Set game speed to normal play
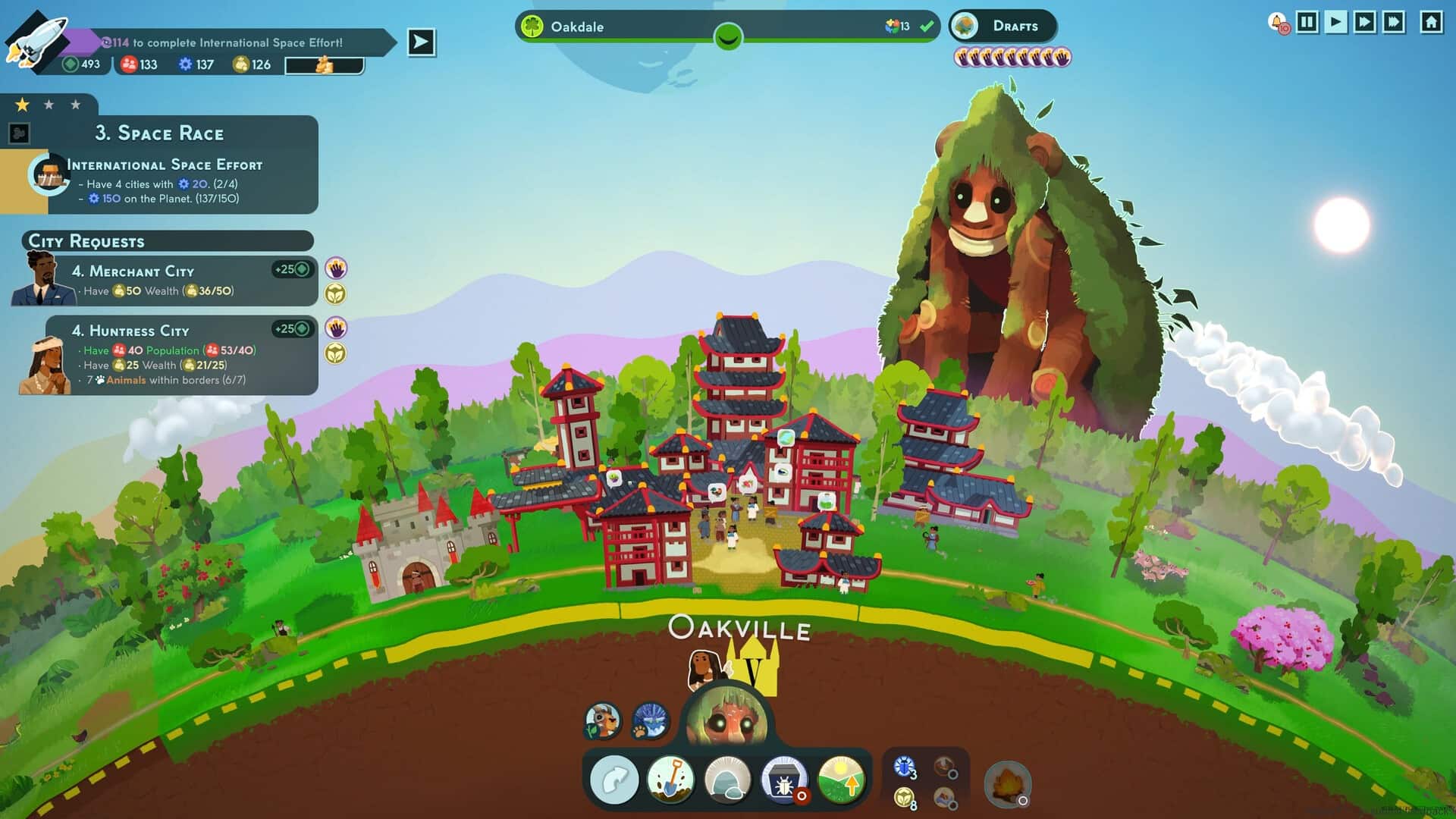This screenshot has height=819, width=1456. pyautogui.click(x=1336, y=22)
